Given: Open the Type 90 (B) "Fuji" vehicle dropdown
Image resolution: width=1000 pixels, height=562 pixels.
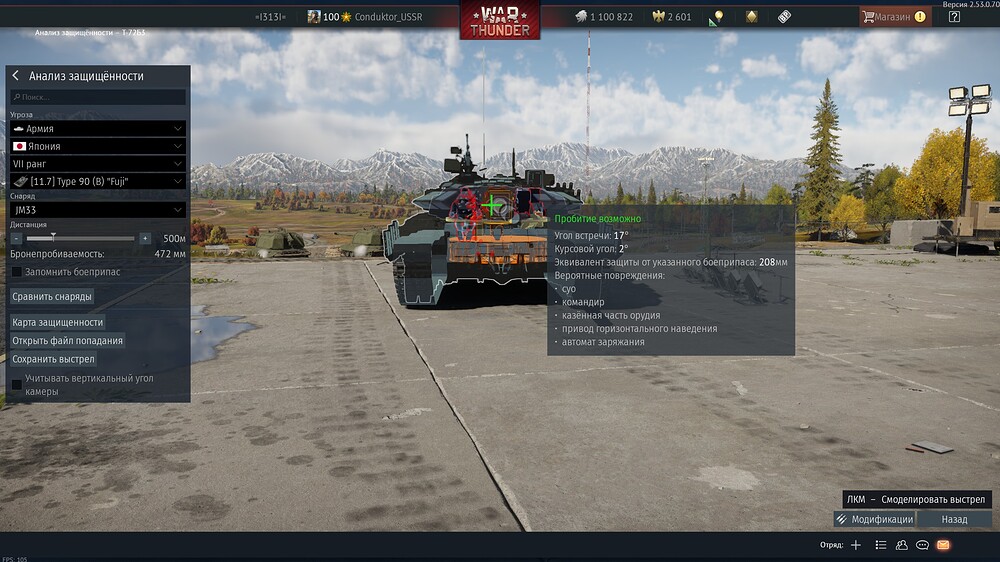Looking at the screenshot, I should pos(98,181).
